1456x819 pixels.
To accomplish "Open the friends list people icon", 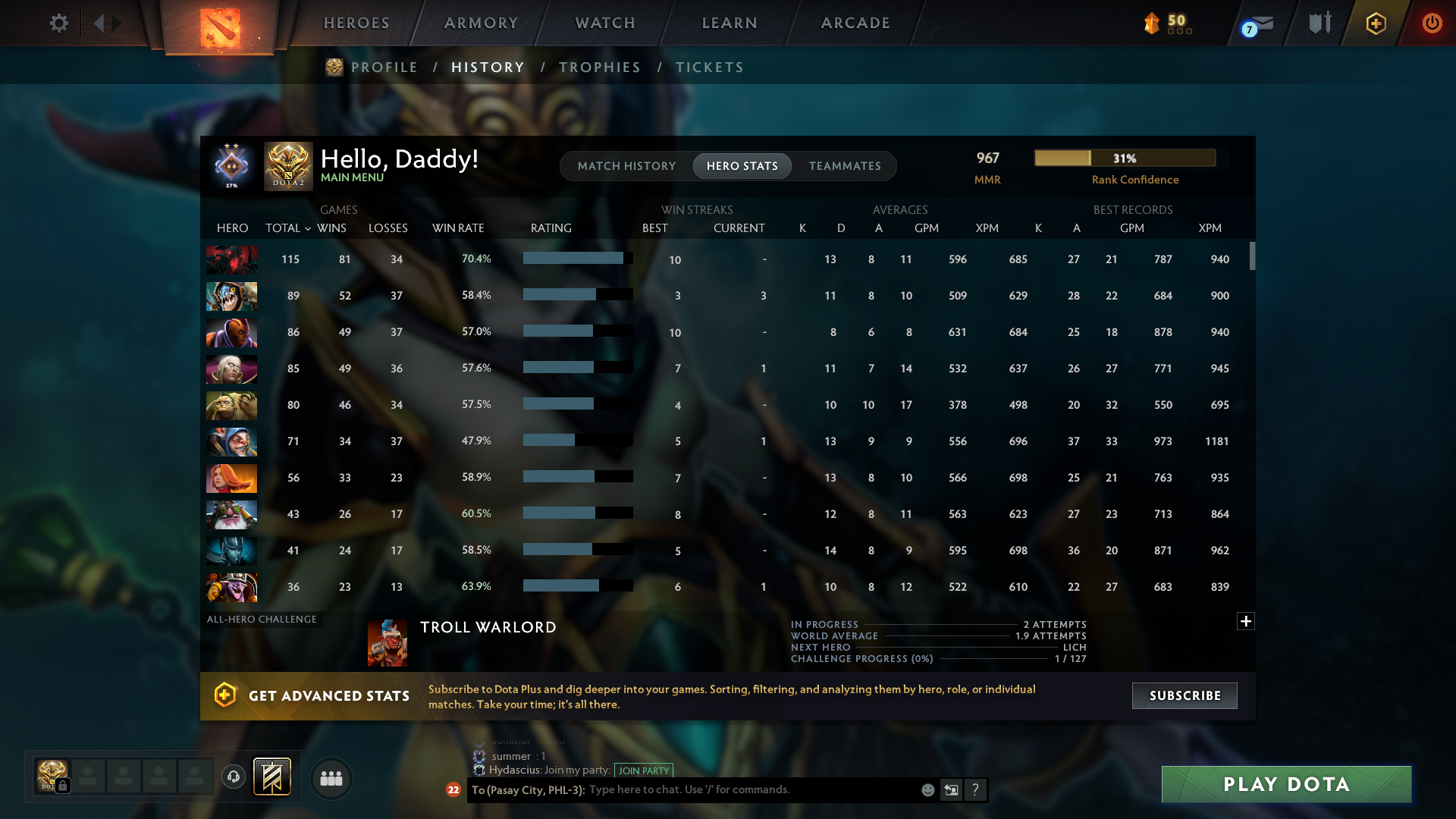I will point(331,778).
